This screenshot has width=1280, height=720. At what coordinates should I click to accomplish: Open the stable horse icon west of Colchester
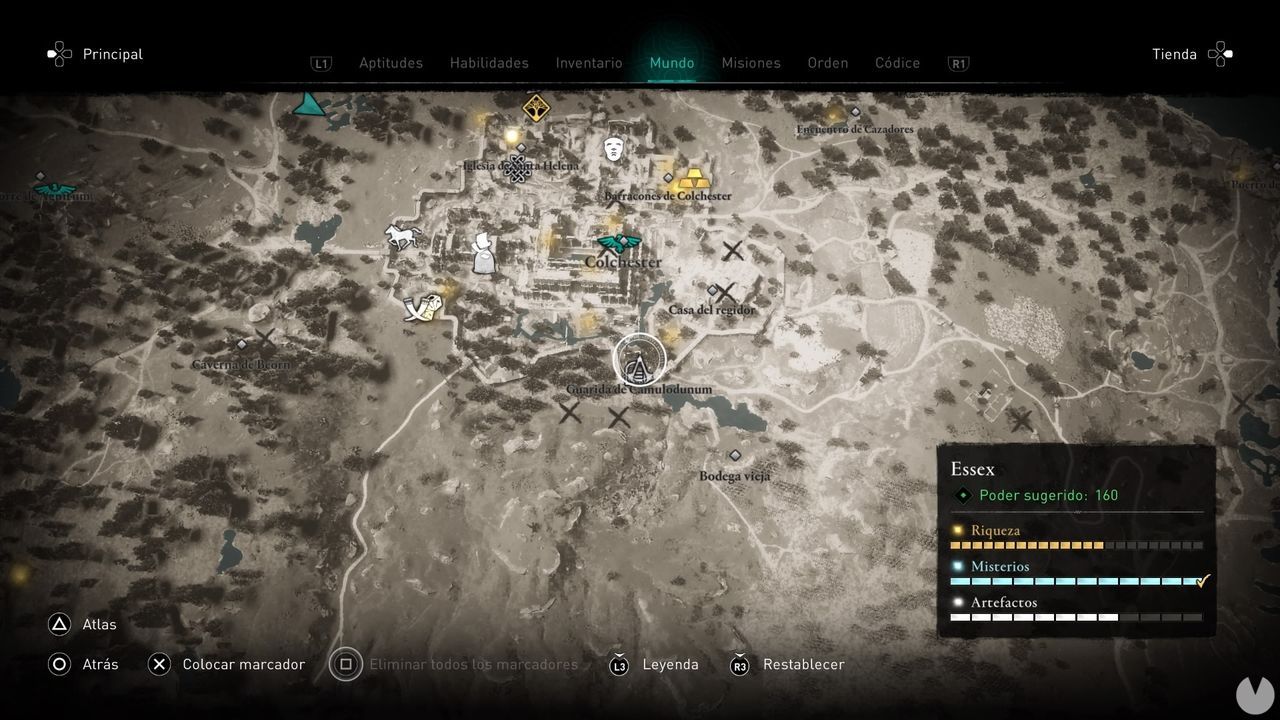click(x=401, y=234)
